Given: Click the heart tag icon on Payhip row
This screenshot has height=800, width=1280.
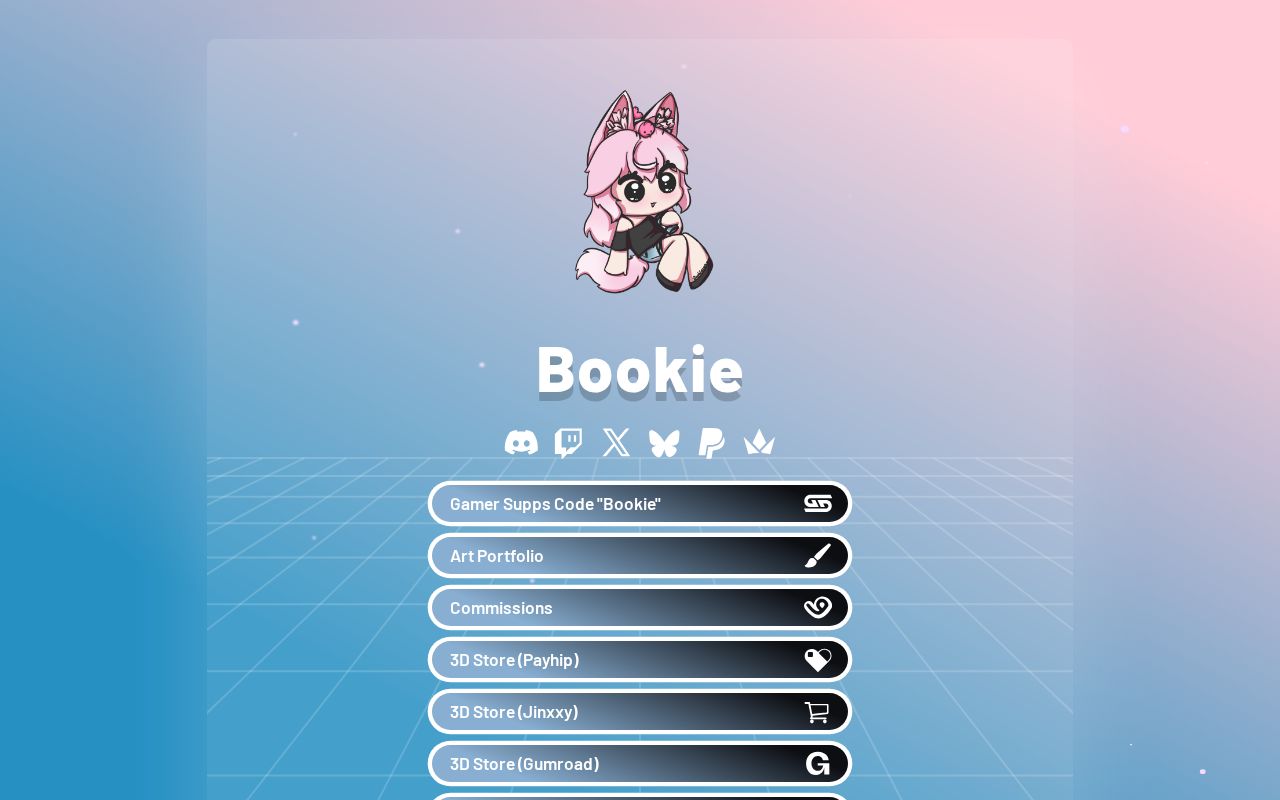Looking at the screenshot, I should (818, 659).
